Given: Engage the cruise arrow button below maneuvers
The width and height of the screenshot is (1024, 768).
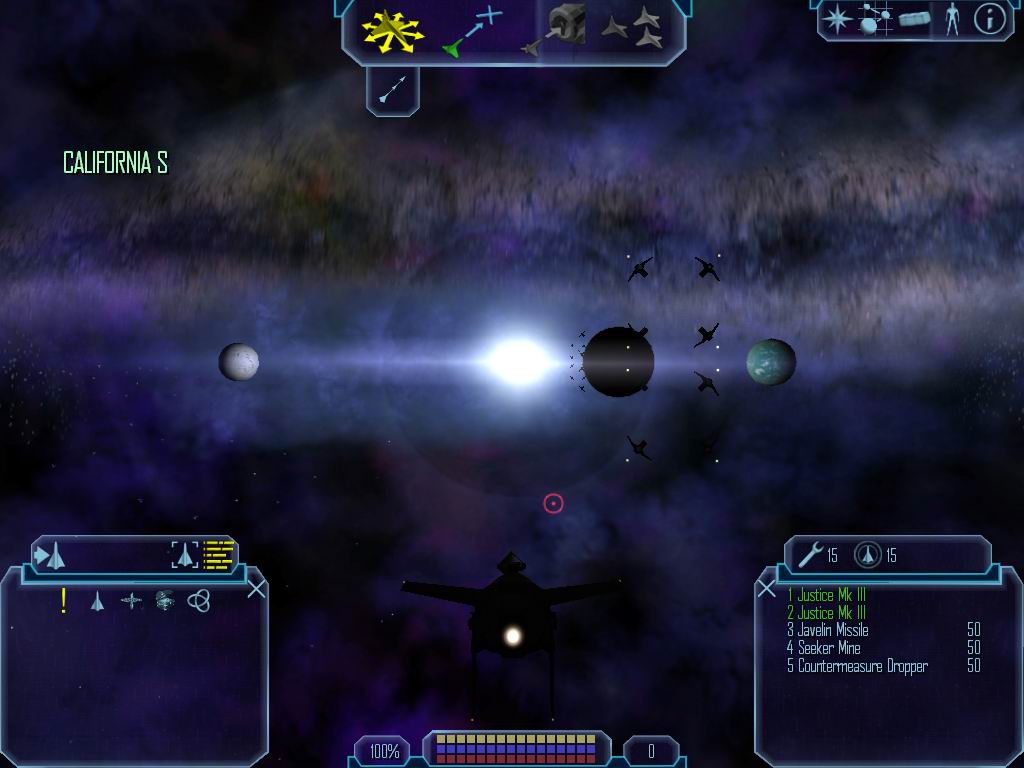Looking at the screenshot, I should click(x=392, y=91).
